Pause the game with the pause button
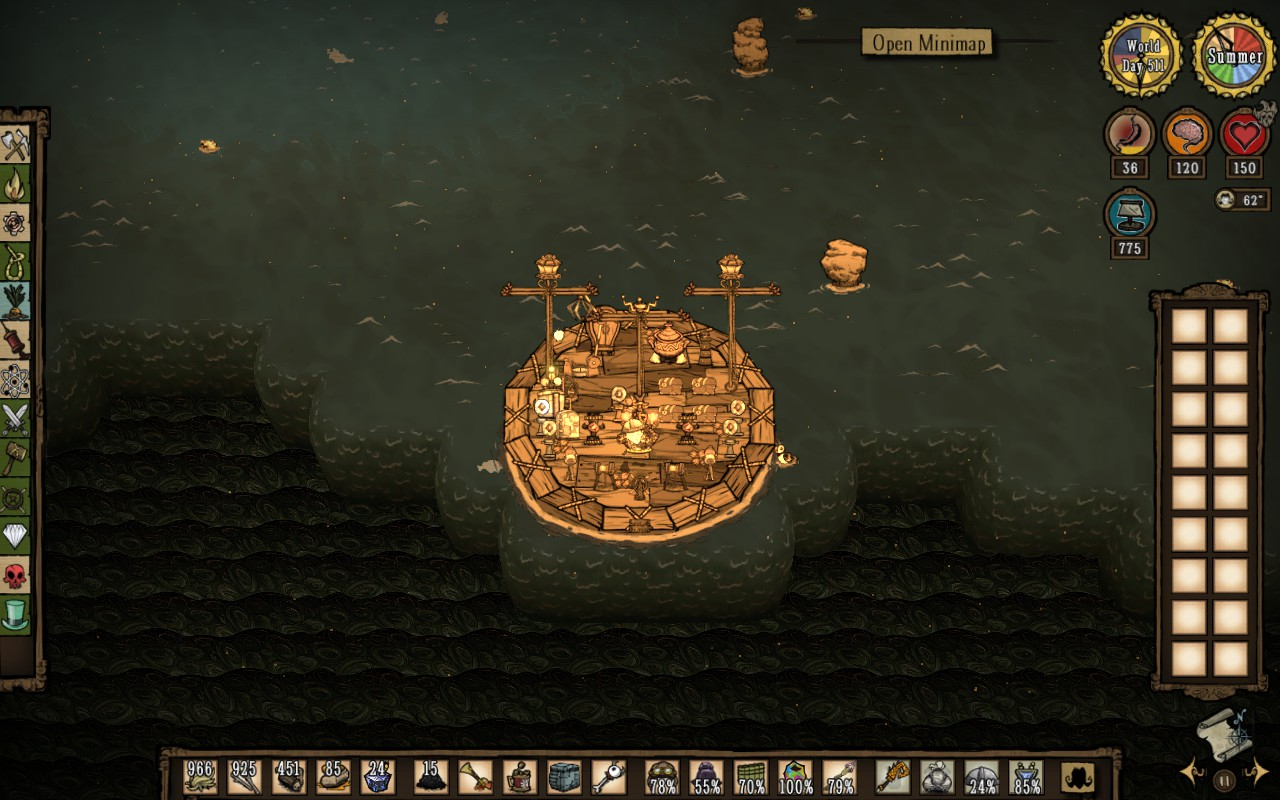1280x800 pixels. pyautogui.click(x=1224, y=780)
